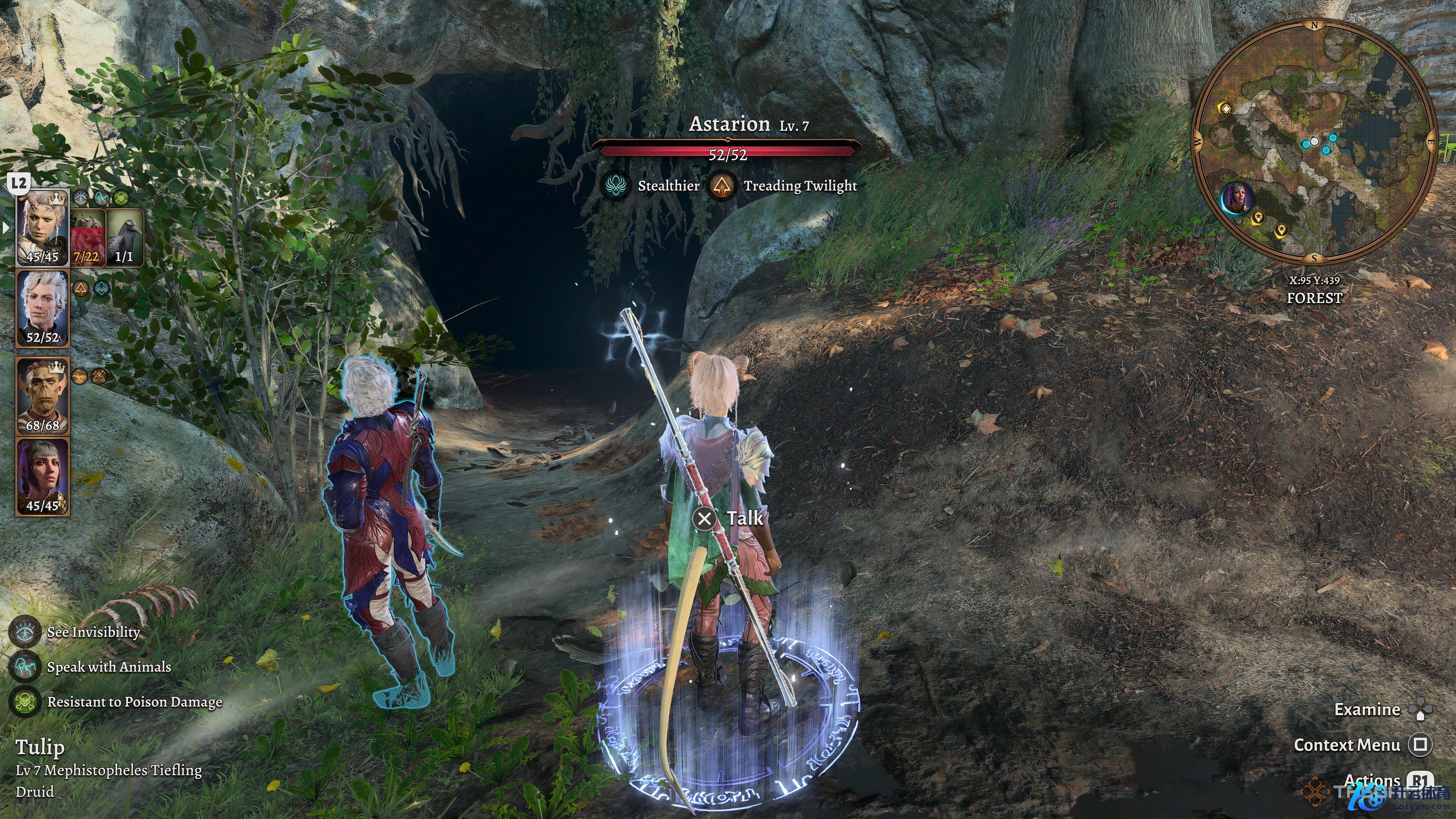The width and height of the screenshot is (1456, 819).
Task: Choose the crowned goblin-faced party member portrait
Action: pos(42,395)
